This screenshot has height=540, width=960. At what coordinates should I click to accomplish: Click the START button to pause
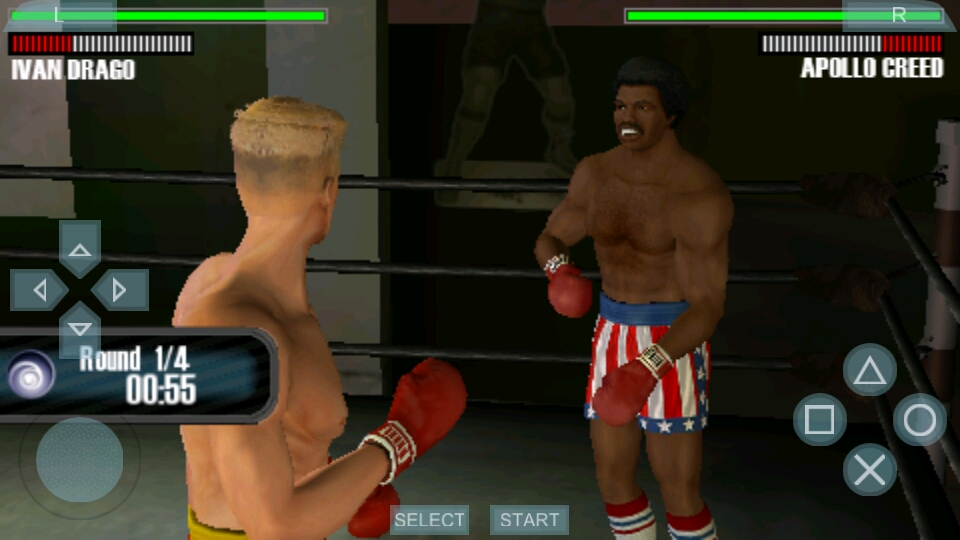click(x=529, y=520)
